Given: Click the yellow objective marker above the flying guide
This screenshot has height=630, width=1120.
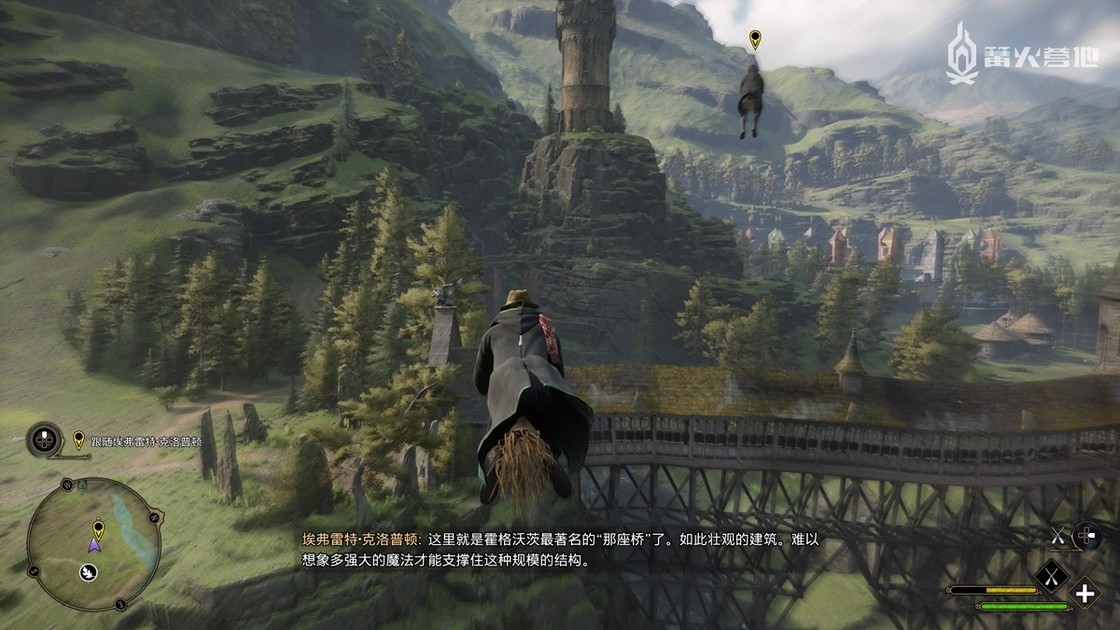Looking at the screenshot, I should (x=755, y=41).
